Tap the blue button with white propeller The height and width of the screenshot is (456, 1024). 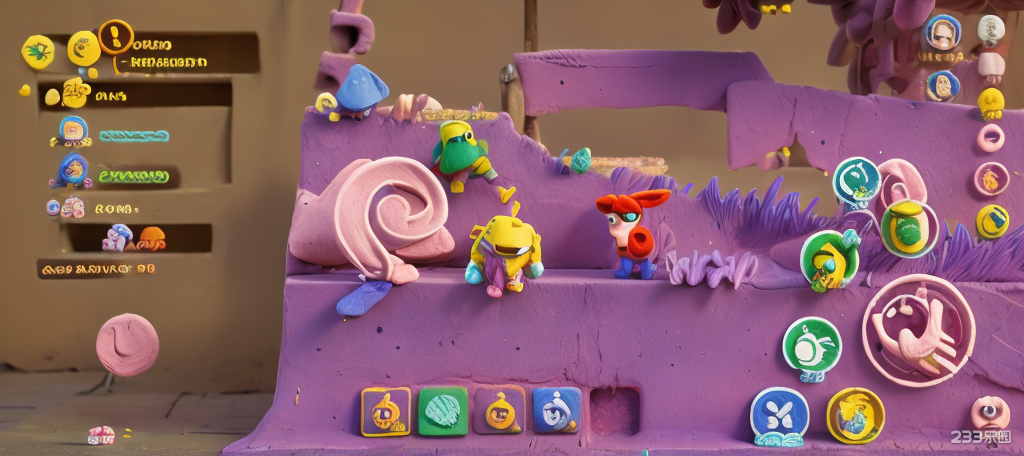[779, 415]
